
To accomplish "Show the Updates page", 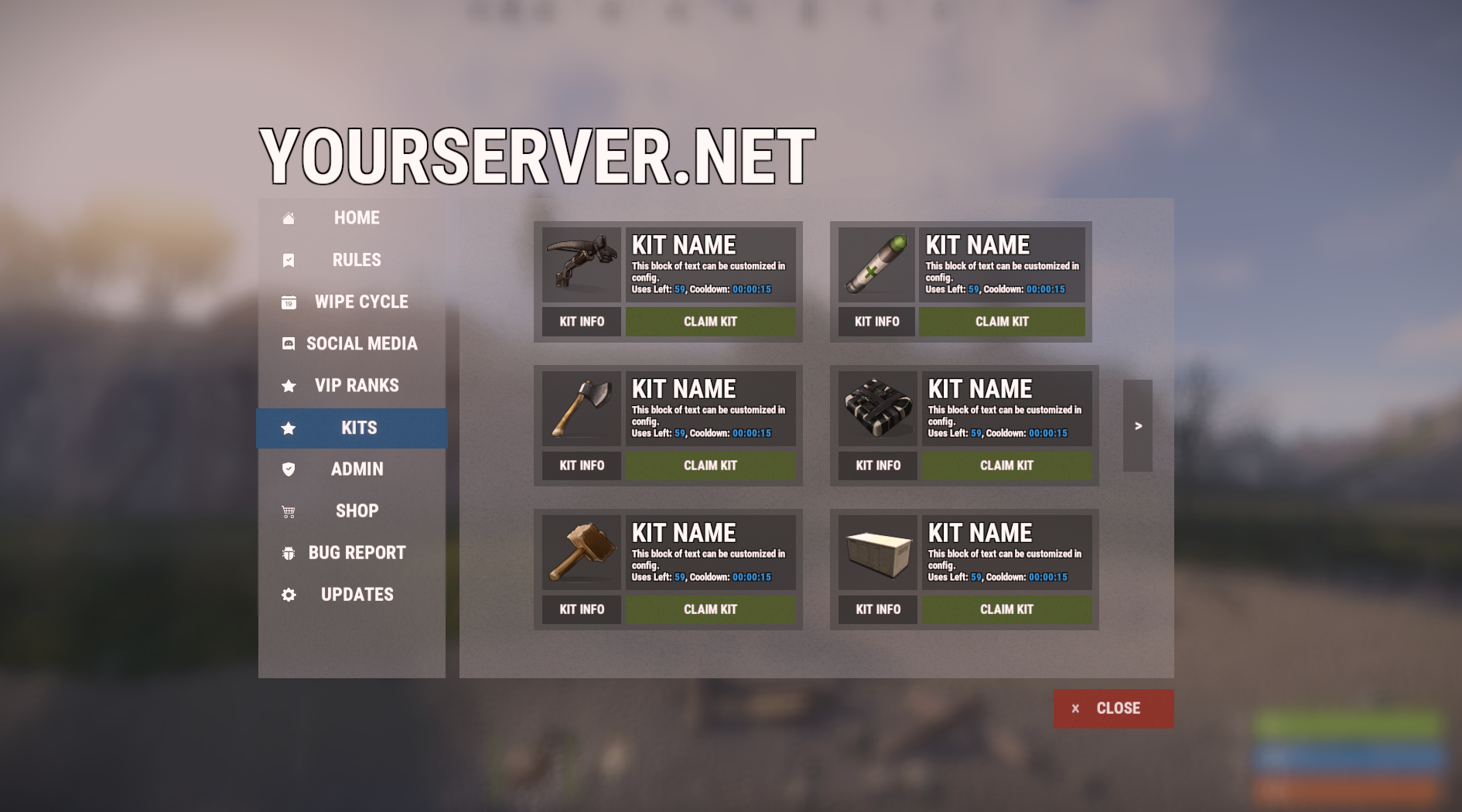I will point(356,595).
